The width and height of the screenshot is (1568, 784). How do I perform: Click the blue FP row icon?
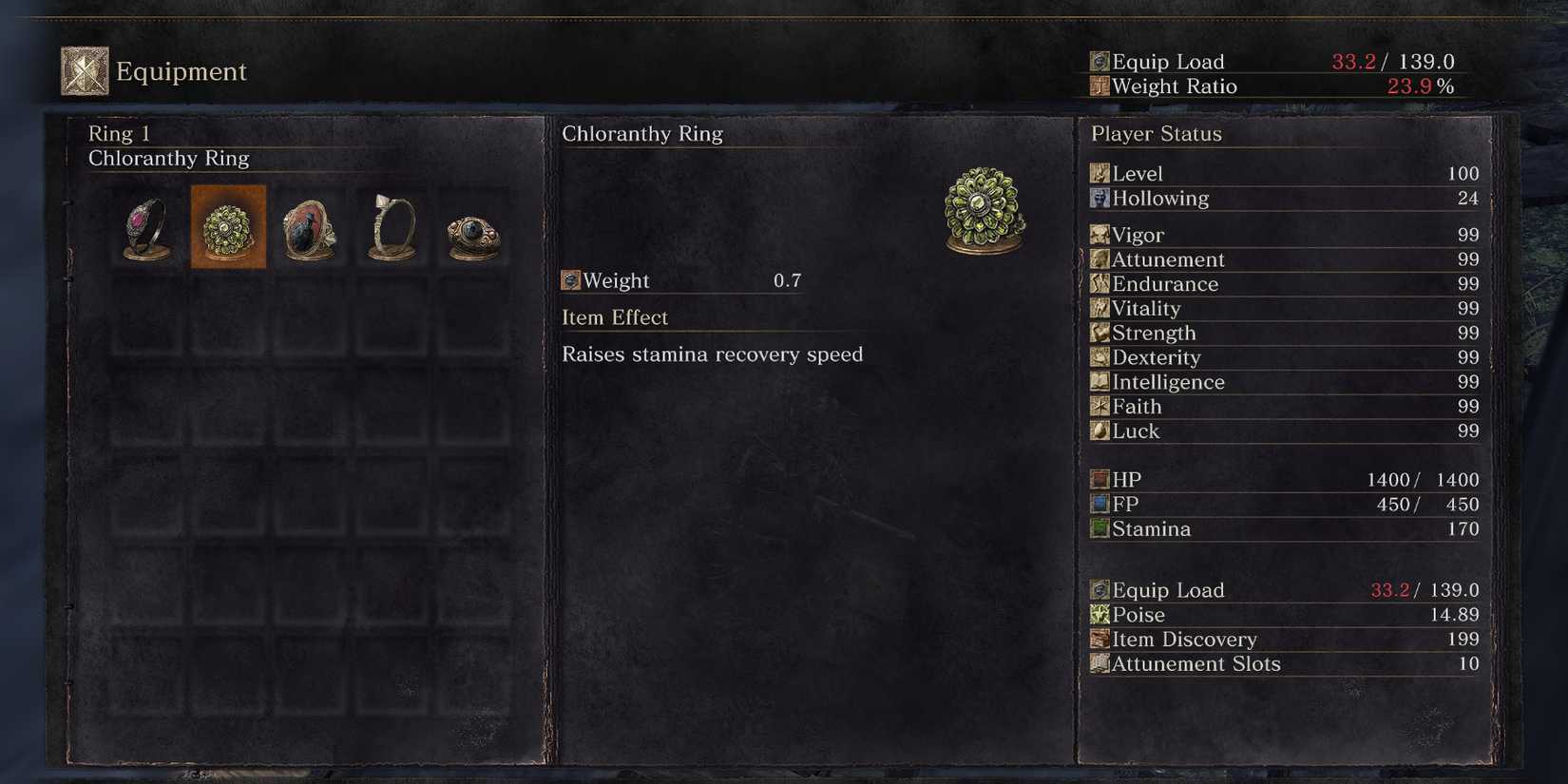click(1100, 504)
